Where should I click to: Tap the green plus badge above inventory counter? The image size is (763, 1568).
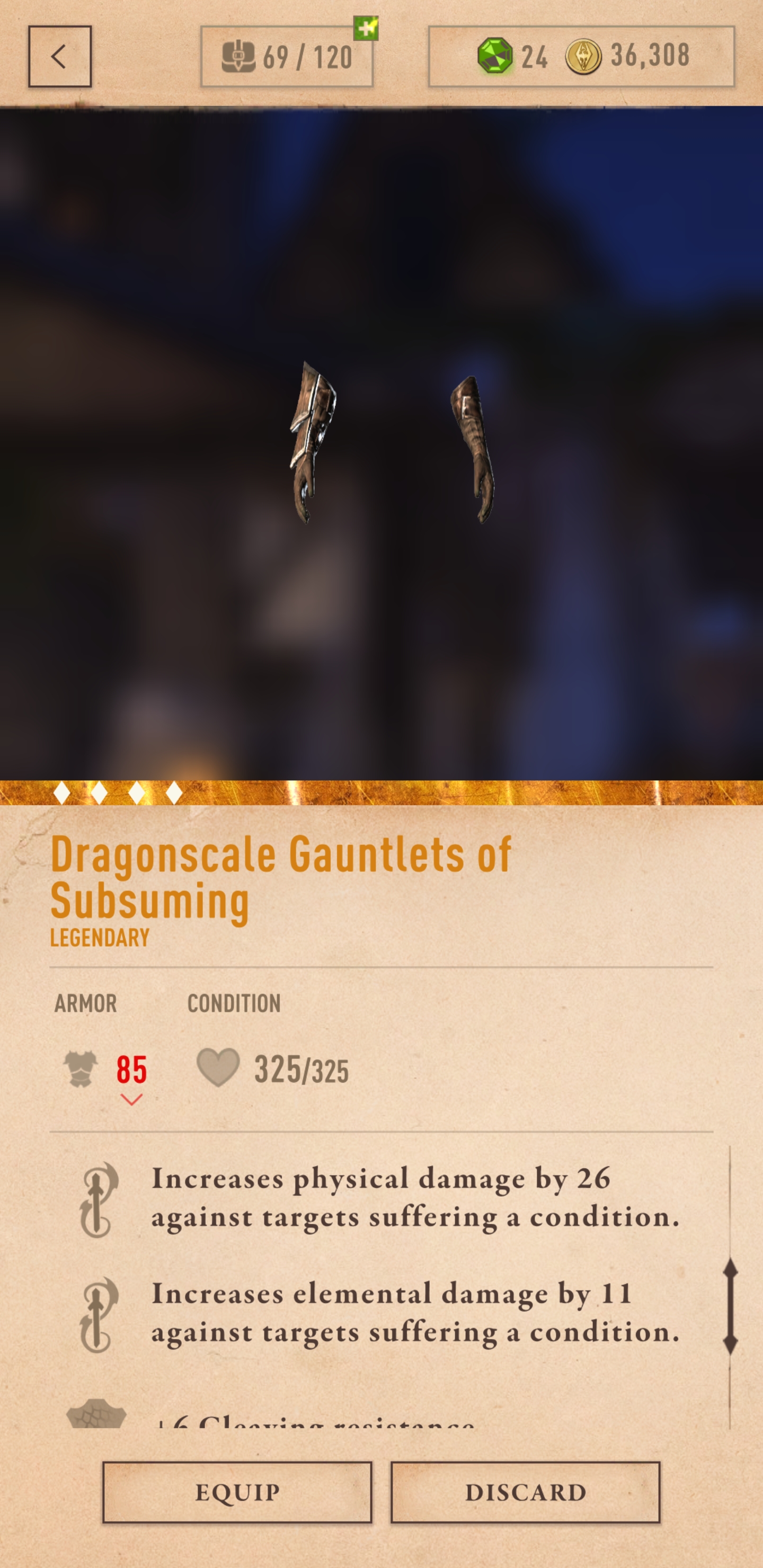pyautogui.click(x=366, y=29)
